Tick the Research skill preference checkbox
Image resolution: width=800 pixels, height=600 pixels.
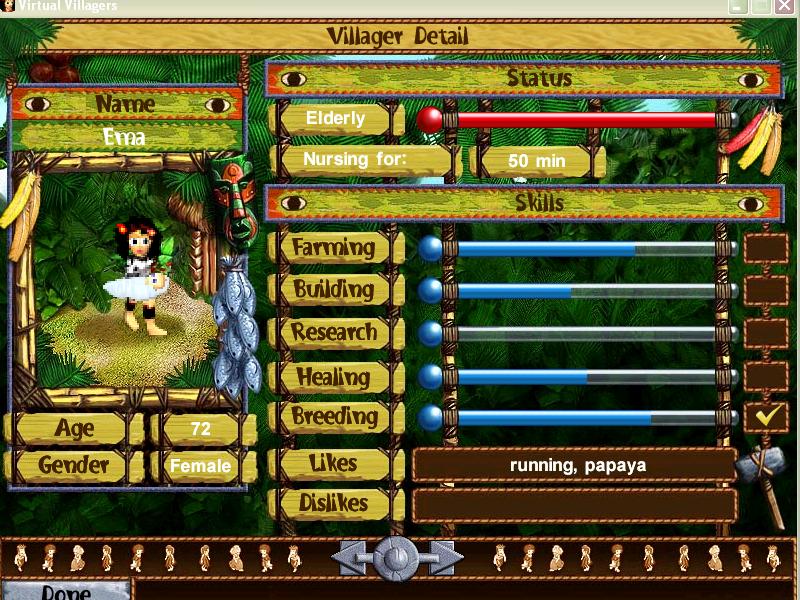[x=765, y=333]
